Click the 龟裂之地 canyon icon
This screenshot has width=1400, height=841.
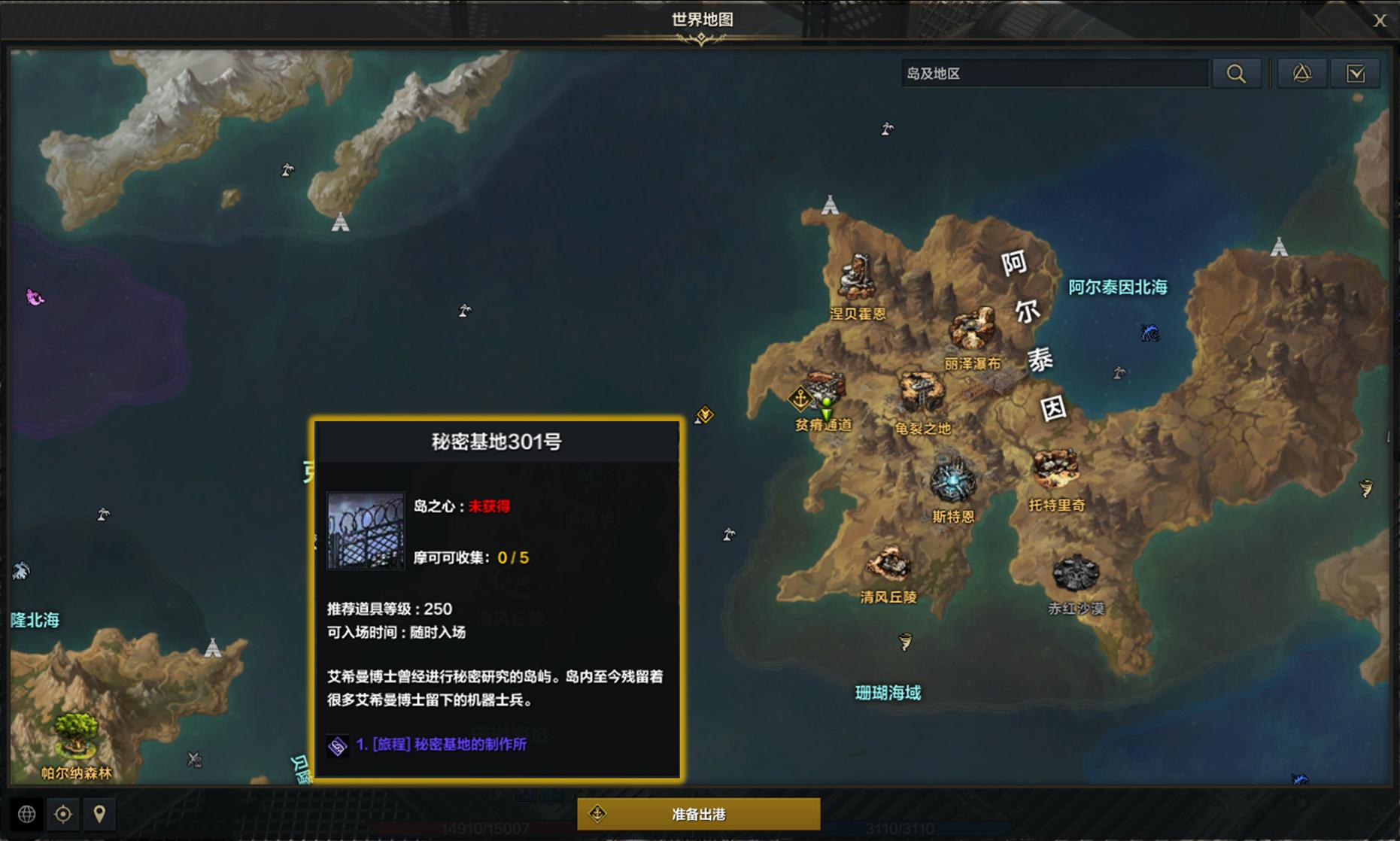pos(919,390)
